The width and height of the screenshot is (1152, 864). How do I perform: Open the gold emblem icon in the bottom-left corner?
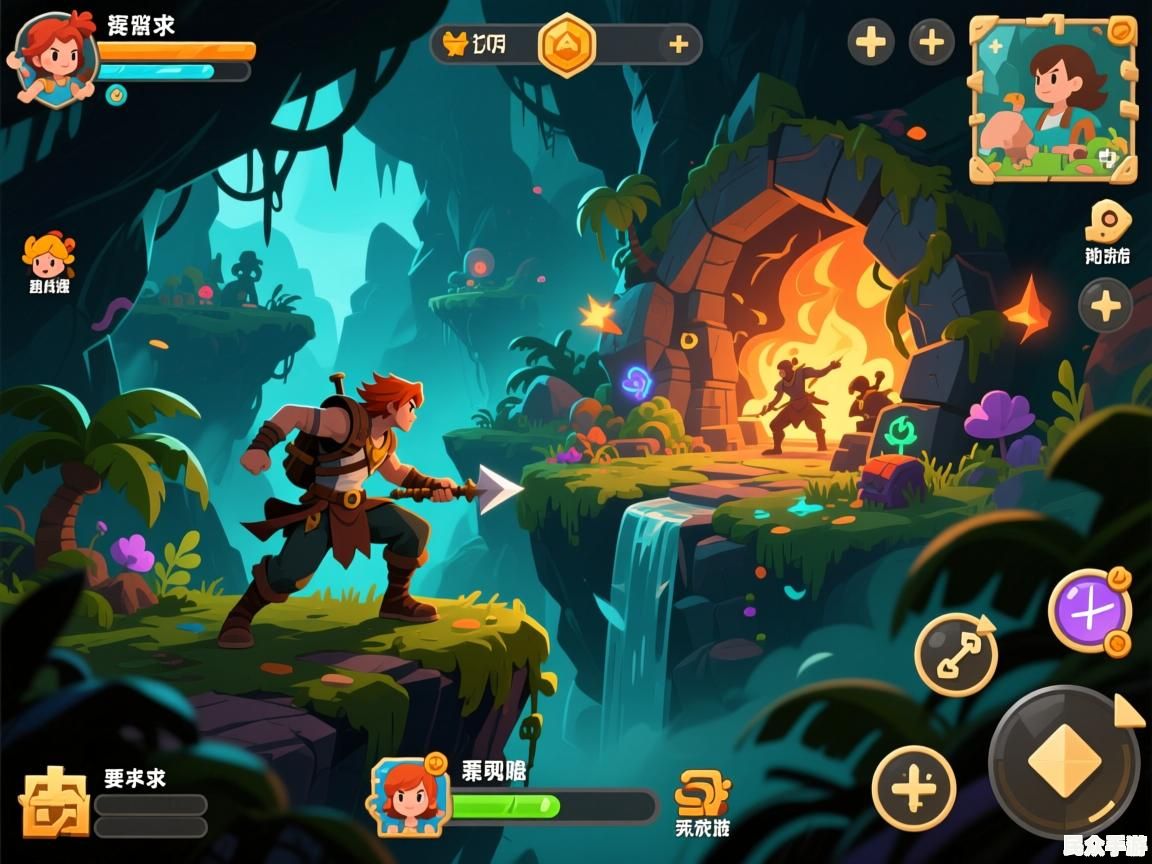click(54, 802)
